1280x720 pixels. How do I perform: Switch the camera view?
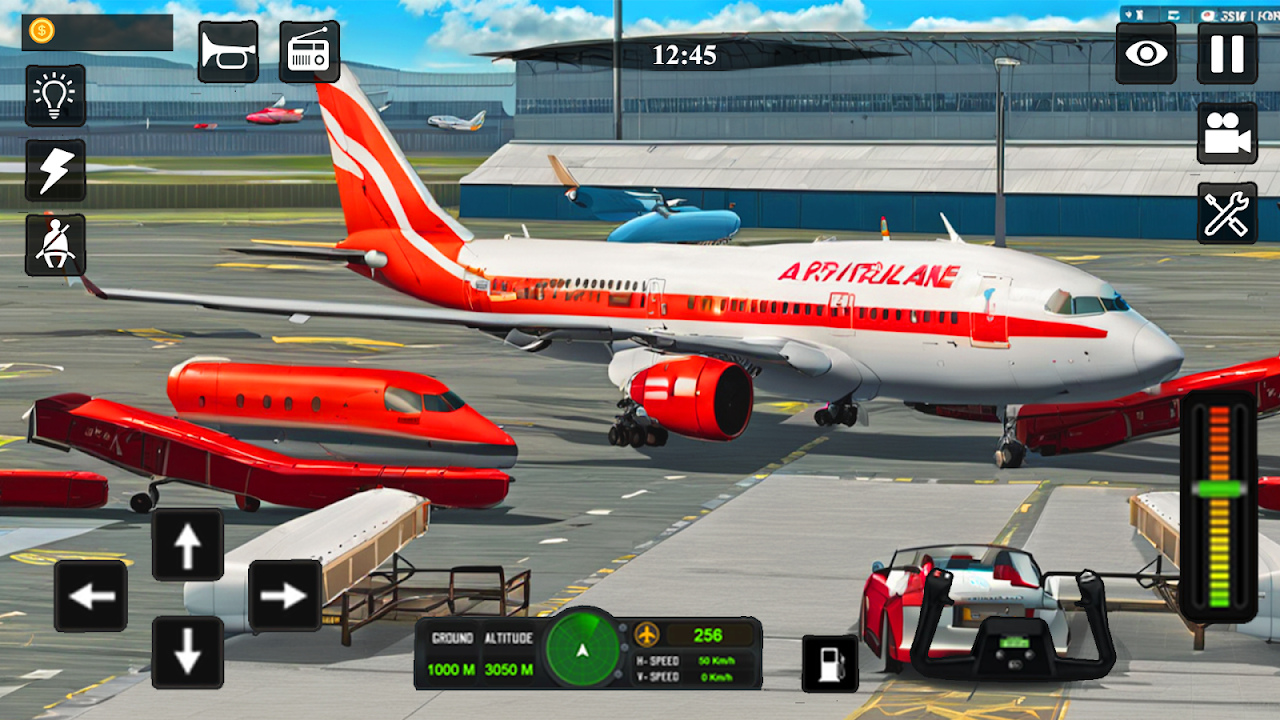(1227, 133)
